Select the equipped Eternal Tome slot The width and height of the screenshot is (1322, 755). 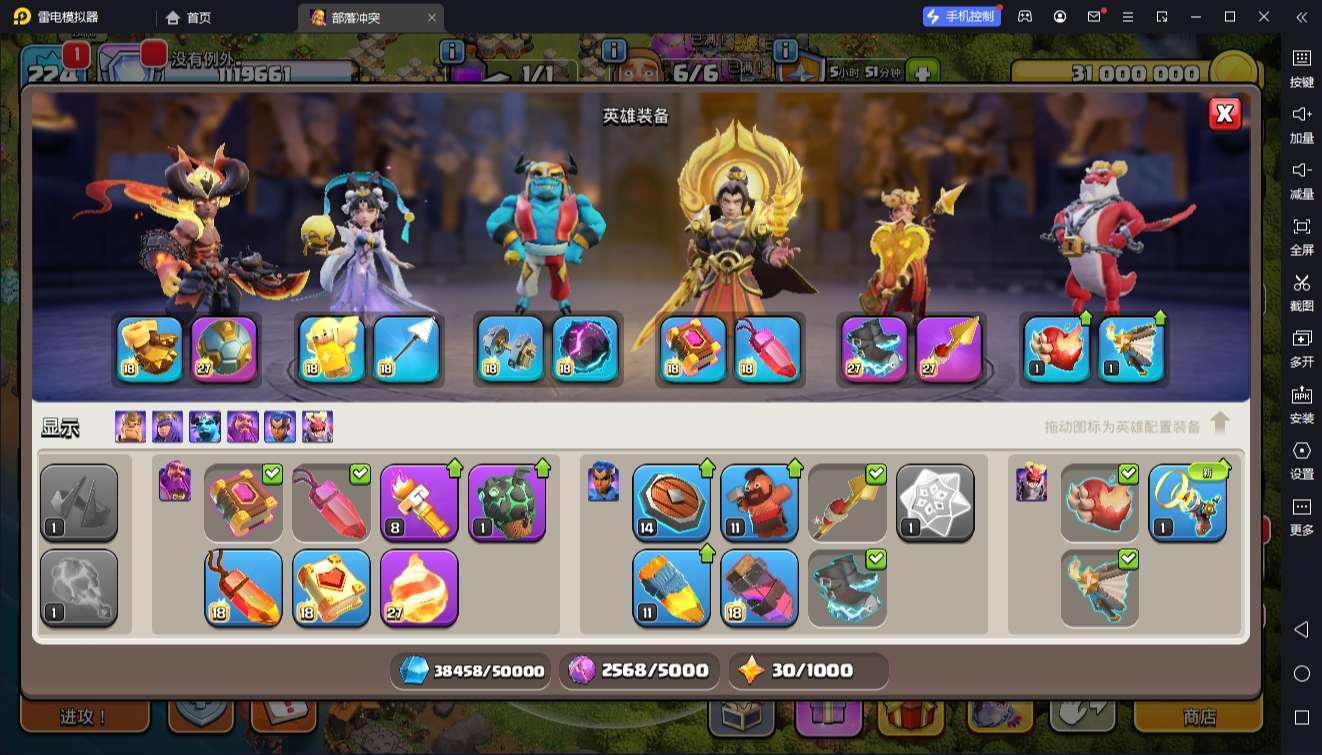pos(693,349)
